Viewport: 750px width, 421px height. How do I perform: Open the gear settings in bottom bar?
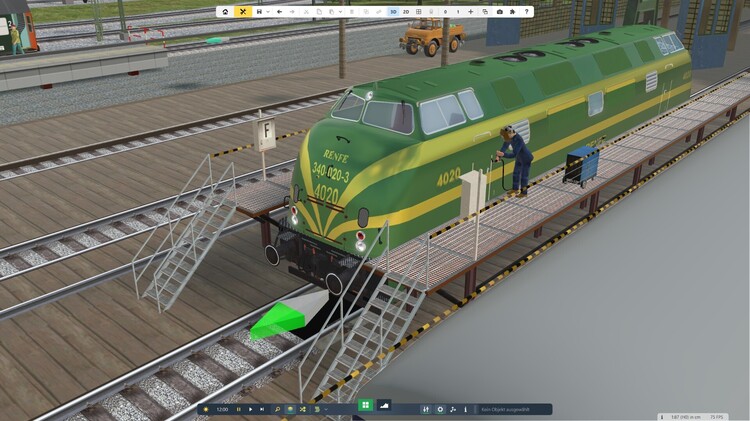(x=440, y=409)
